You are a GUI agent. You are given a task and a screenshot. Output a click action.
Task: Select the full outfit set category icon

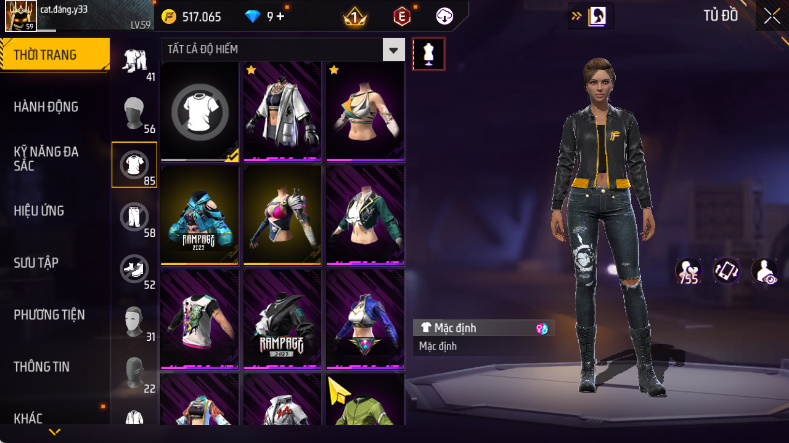[133, 59]
